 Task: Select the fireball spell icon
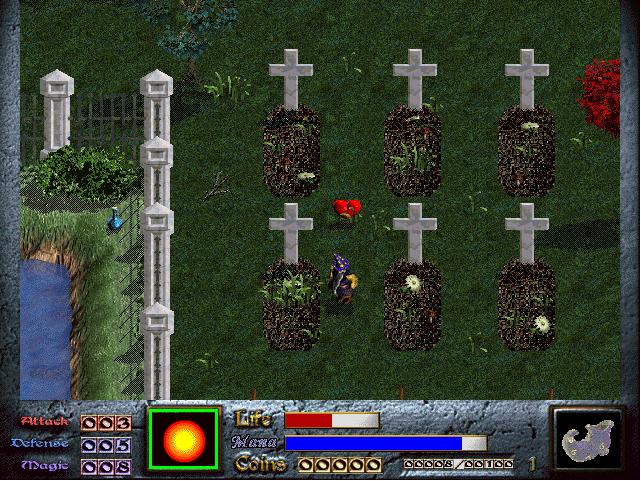[183, 439]
